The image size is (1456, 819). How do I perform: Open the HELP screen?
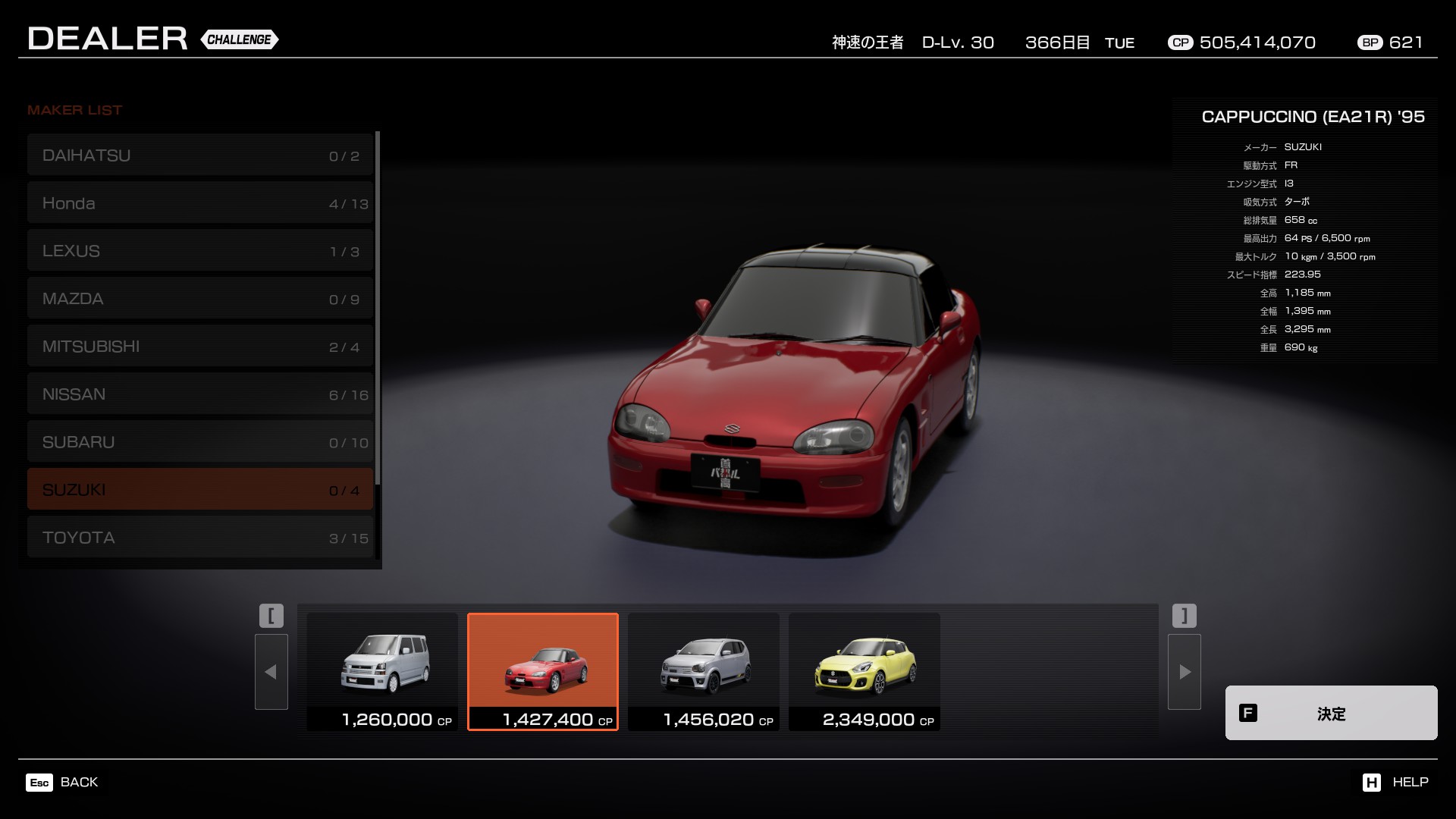tap(1395, 783)
